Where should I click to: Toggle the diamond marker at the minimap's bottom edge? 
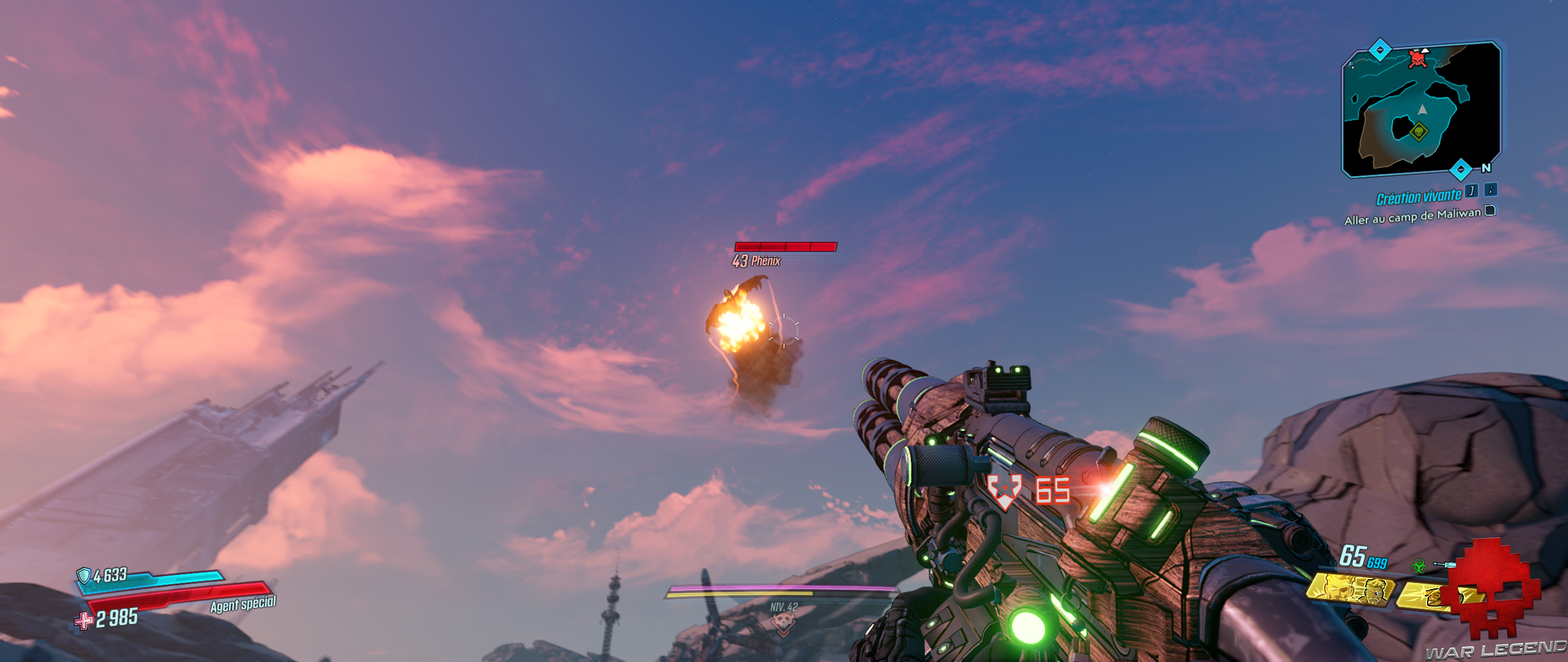coord(1461,169)
